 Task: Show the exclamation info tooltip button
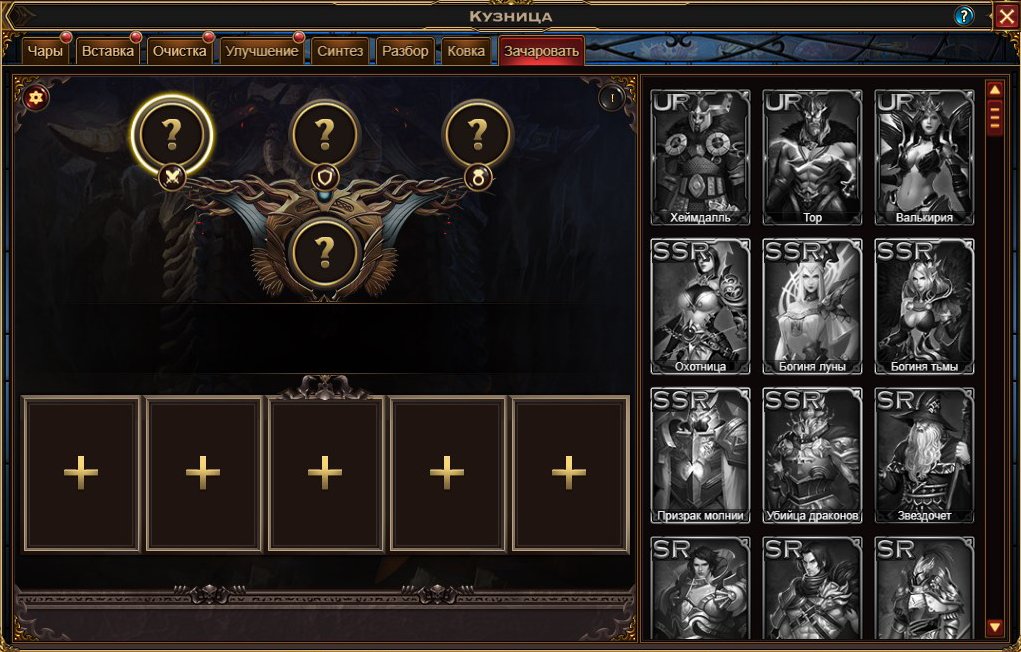611,98
